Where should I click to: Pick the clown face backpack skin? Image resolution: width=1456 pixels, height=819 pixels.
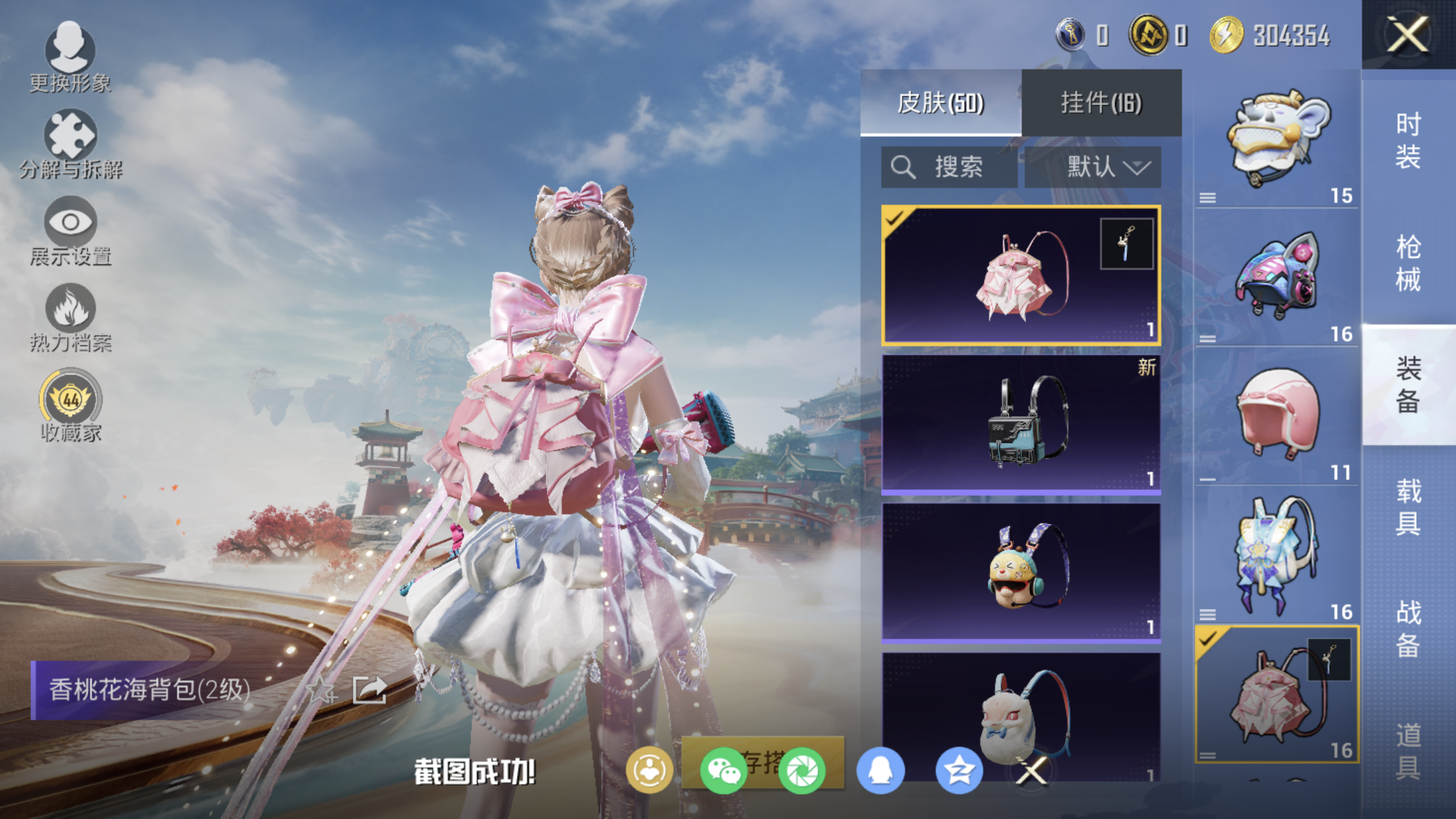coord(1020,572)
